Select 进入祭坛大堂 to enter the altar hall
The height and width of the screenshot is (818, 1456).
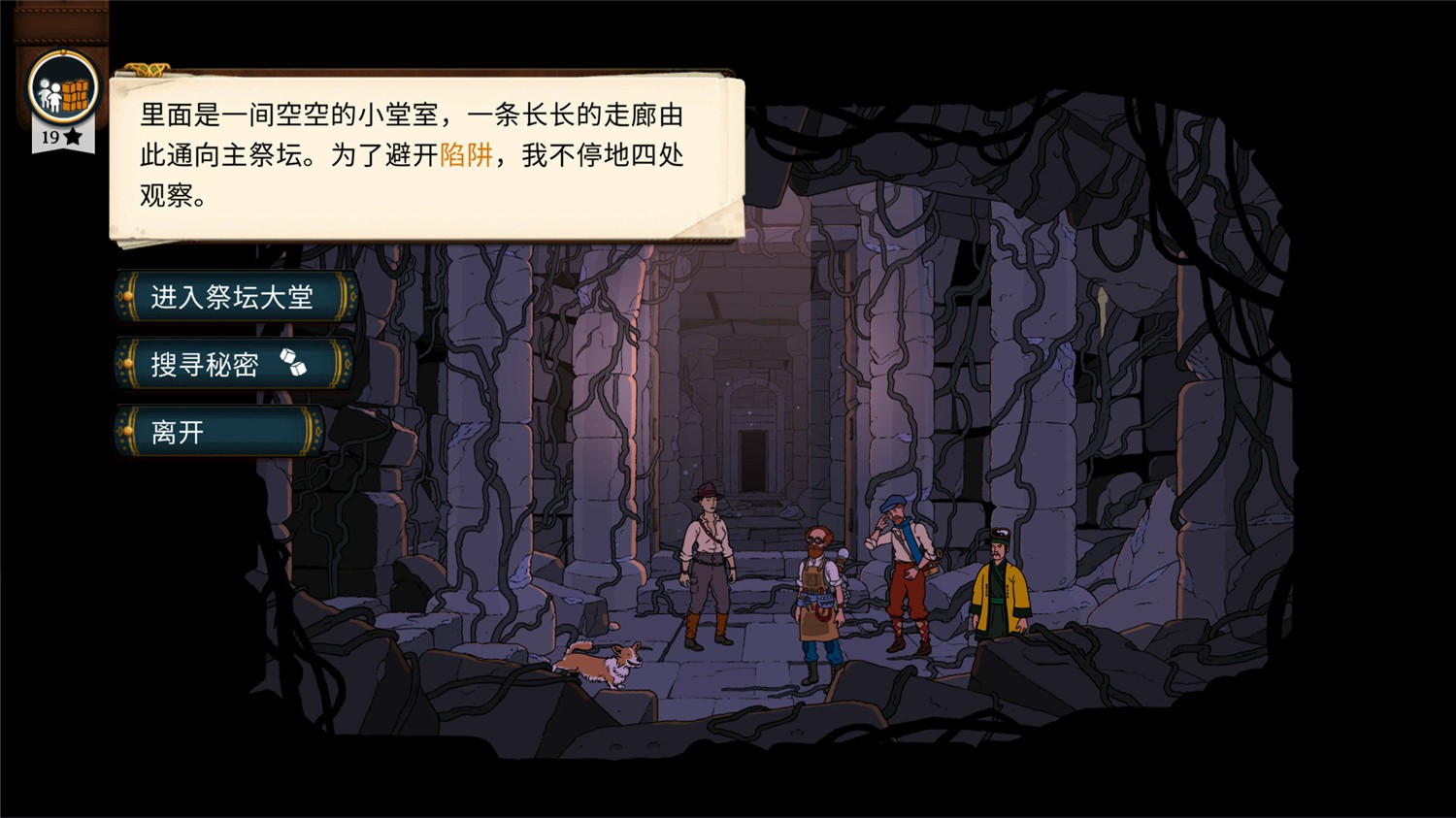coord(230,297)
